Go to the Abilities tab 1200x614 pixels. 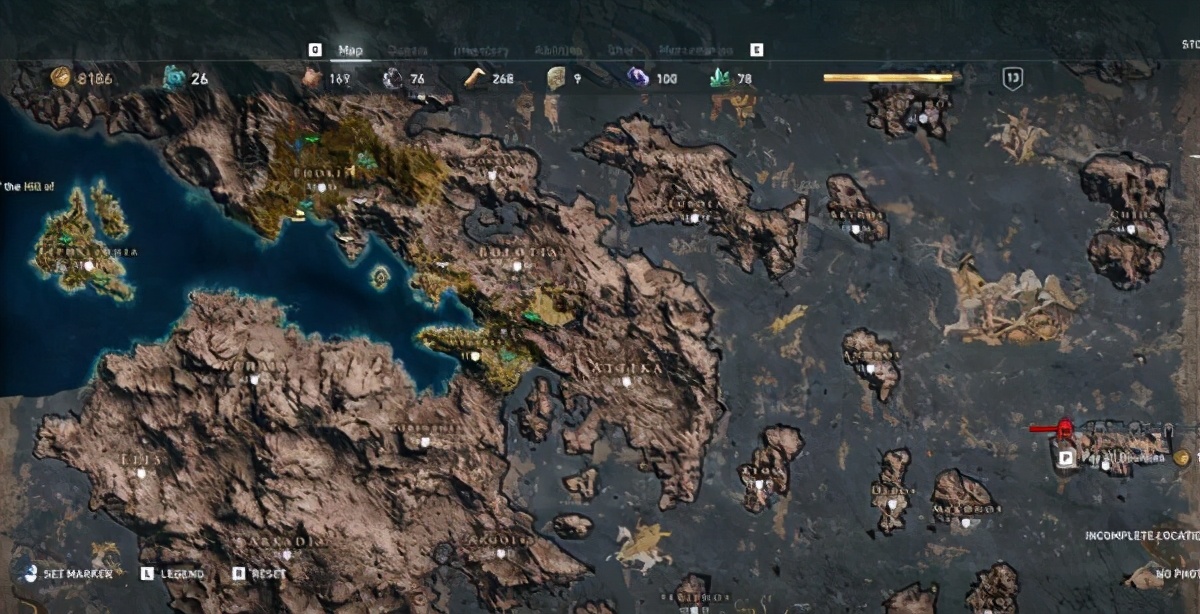[x=558, y=50]
